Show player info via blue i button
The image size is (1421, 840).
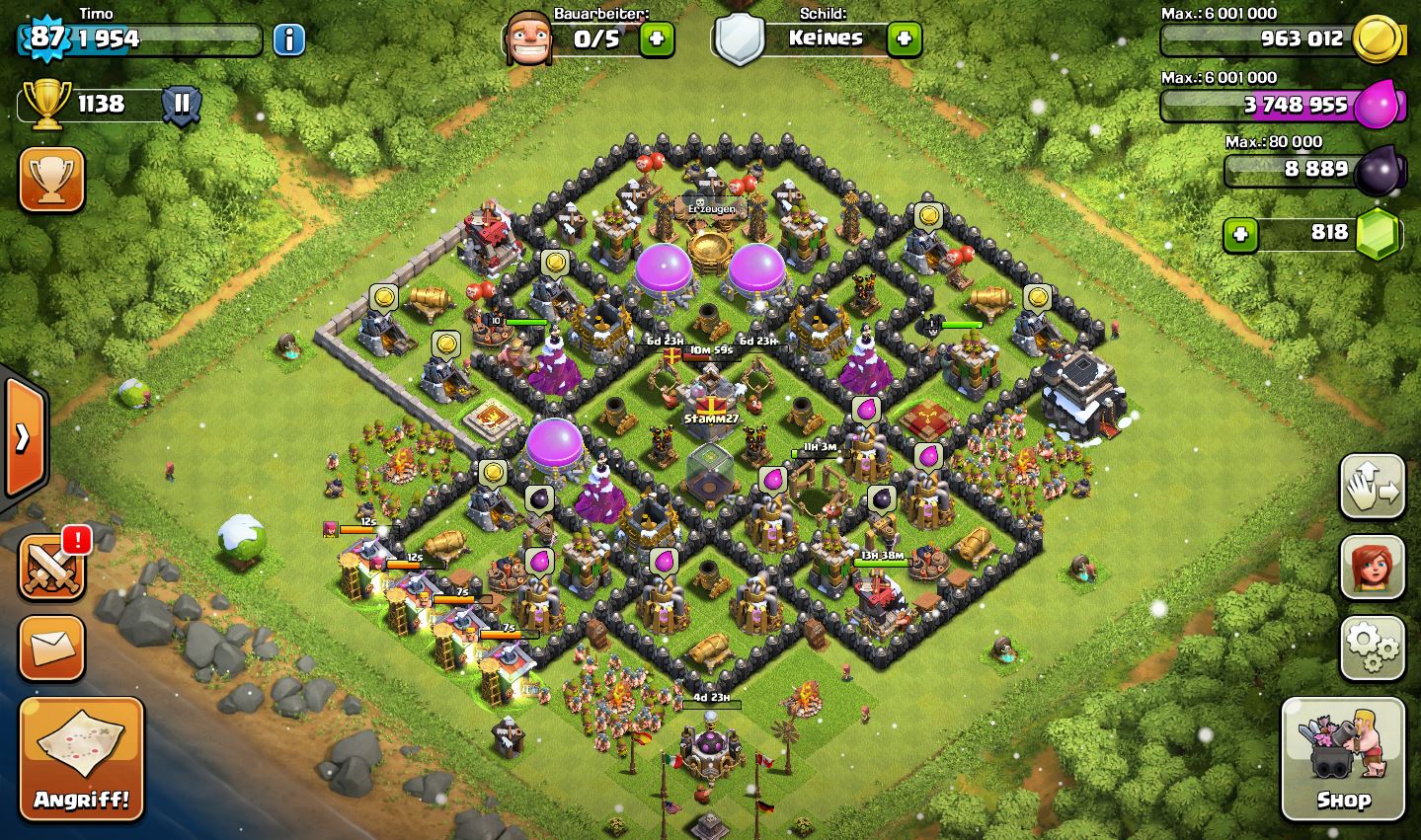288,39
